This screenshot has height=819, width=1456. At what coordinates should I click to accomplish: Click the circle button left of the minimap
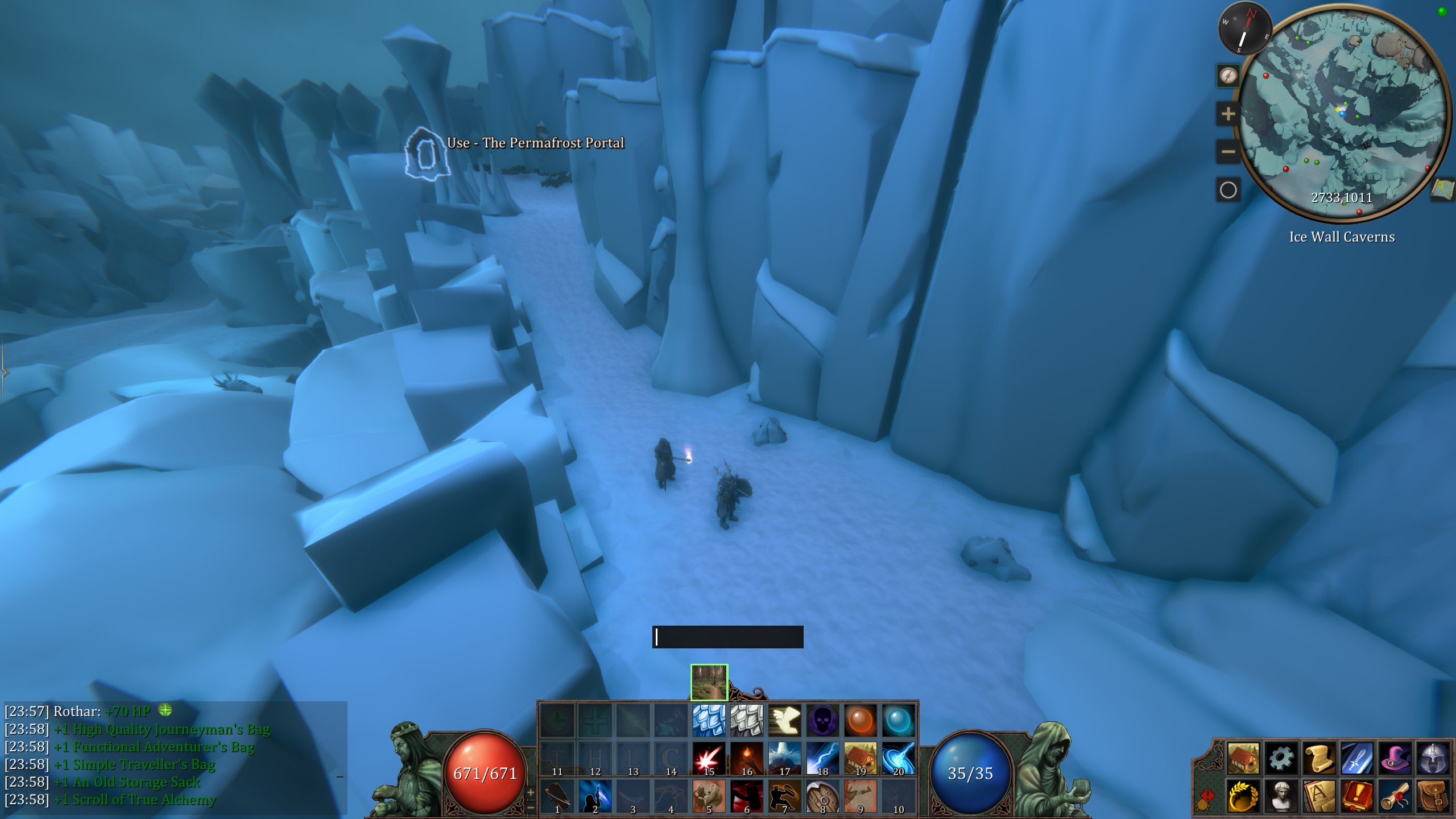pos(1228,190)
